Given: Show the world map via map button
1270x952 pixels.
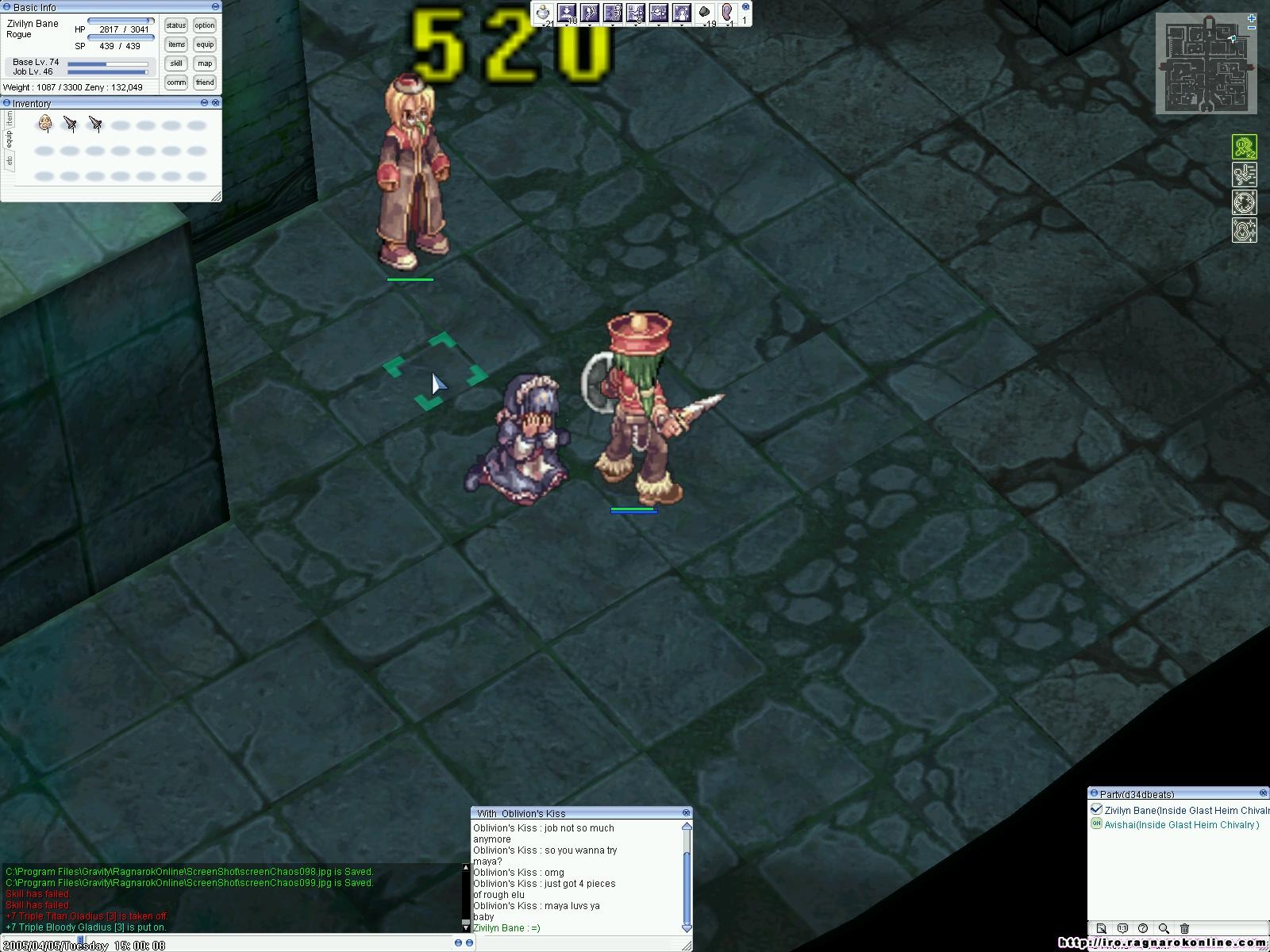Looking at the screenshot, I should [x=205, y=63].
